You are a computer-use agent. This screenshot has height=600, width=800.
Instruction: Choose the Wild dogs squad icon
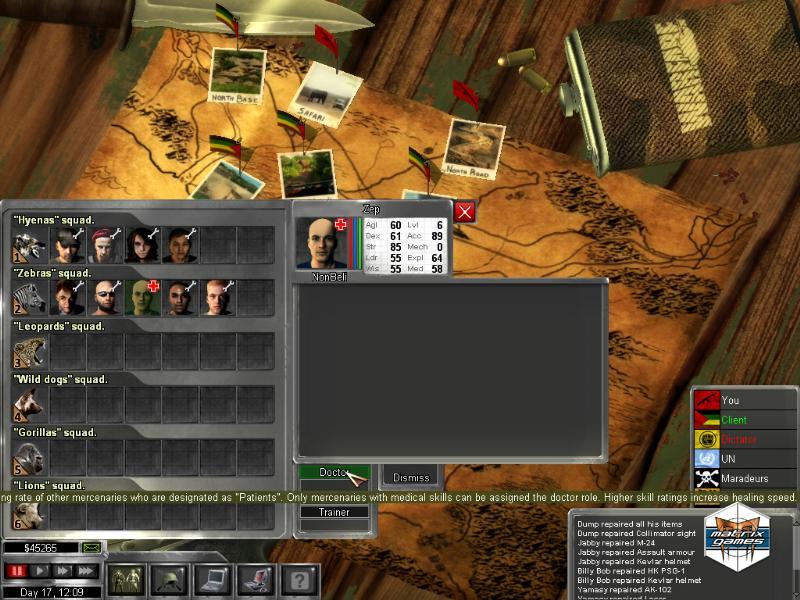tap(29, 405)
